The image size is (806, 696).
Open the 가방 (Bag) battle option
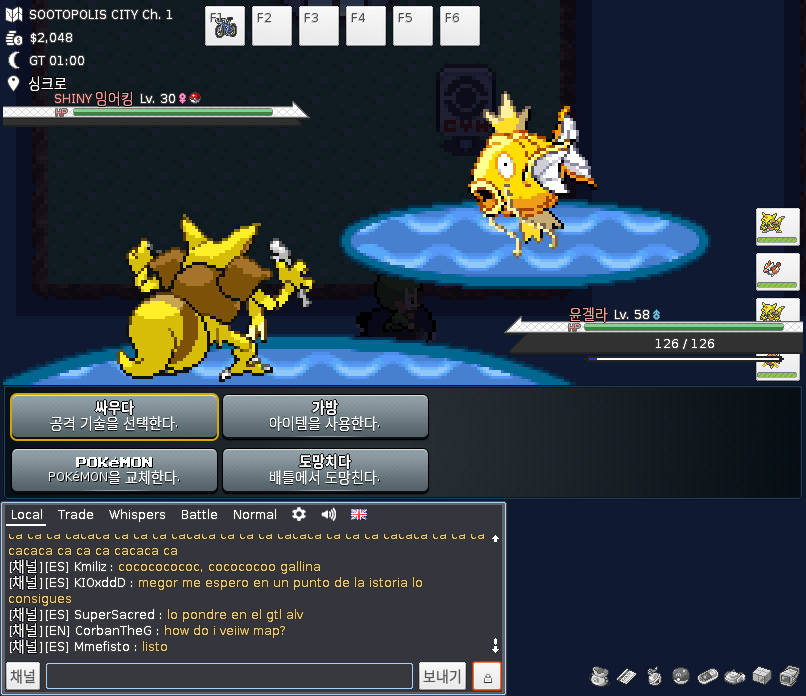[x=325, y=416]
